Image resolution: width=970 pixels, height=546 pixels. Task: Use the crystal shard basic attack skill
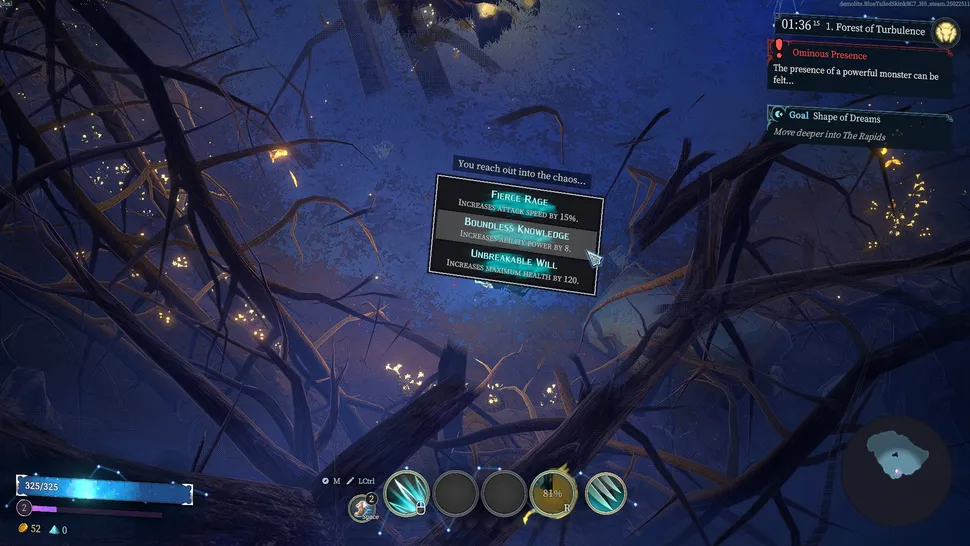pos(406,493)
